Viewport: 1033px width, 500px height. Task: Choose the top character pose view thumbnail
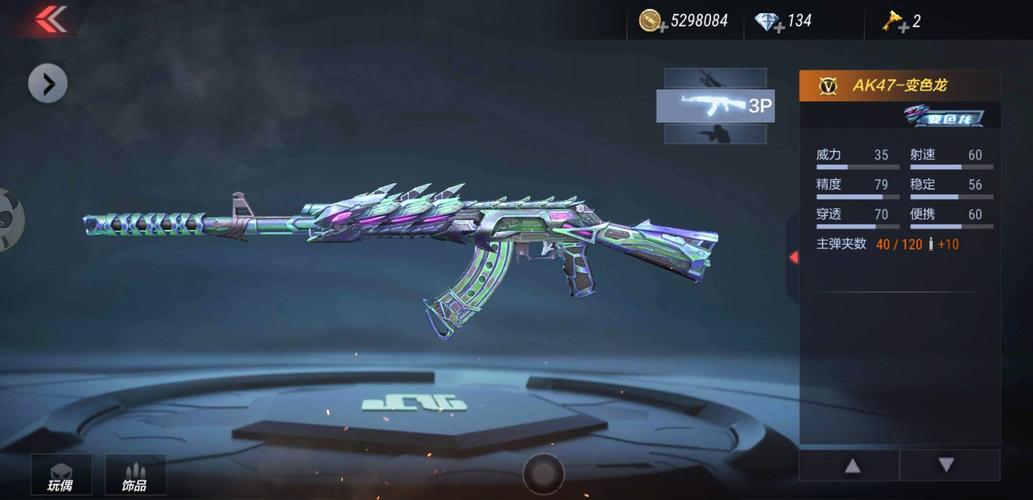pos(715,78)
